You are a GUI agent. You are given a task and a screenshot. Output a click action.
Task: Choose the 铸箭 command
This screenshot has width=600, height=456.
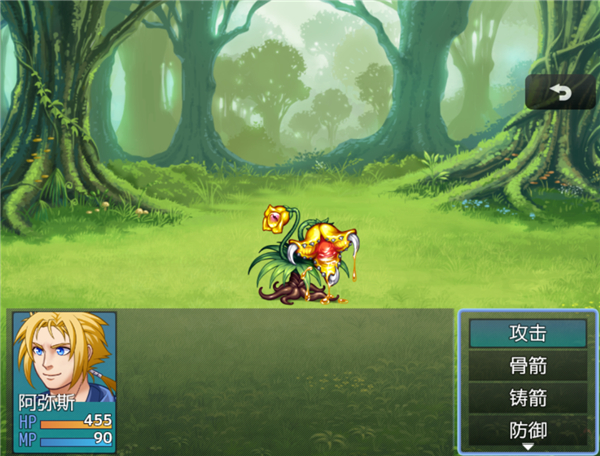(527, 398)
